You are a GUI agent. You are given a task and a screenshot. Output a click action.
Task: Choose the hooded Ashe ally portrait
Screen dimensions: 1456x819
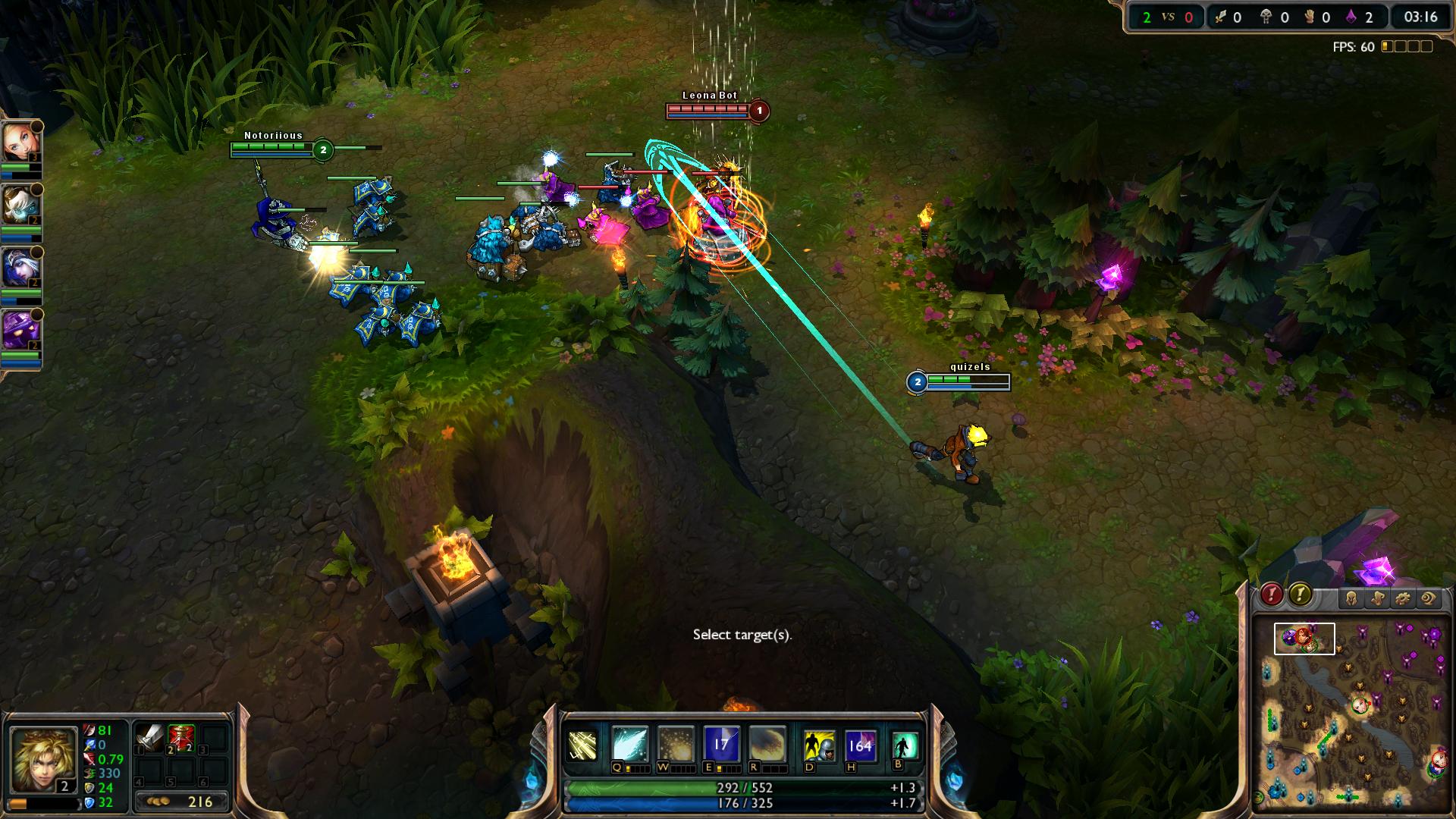[x=19, y=267]
